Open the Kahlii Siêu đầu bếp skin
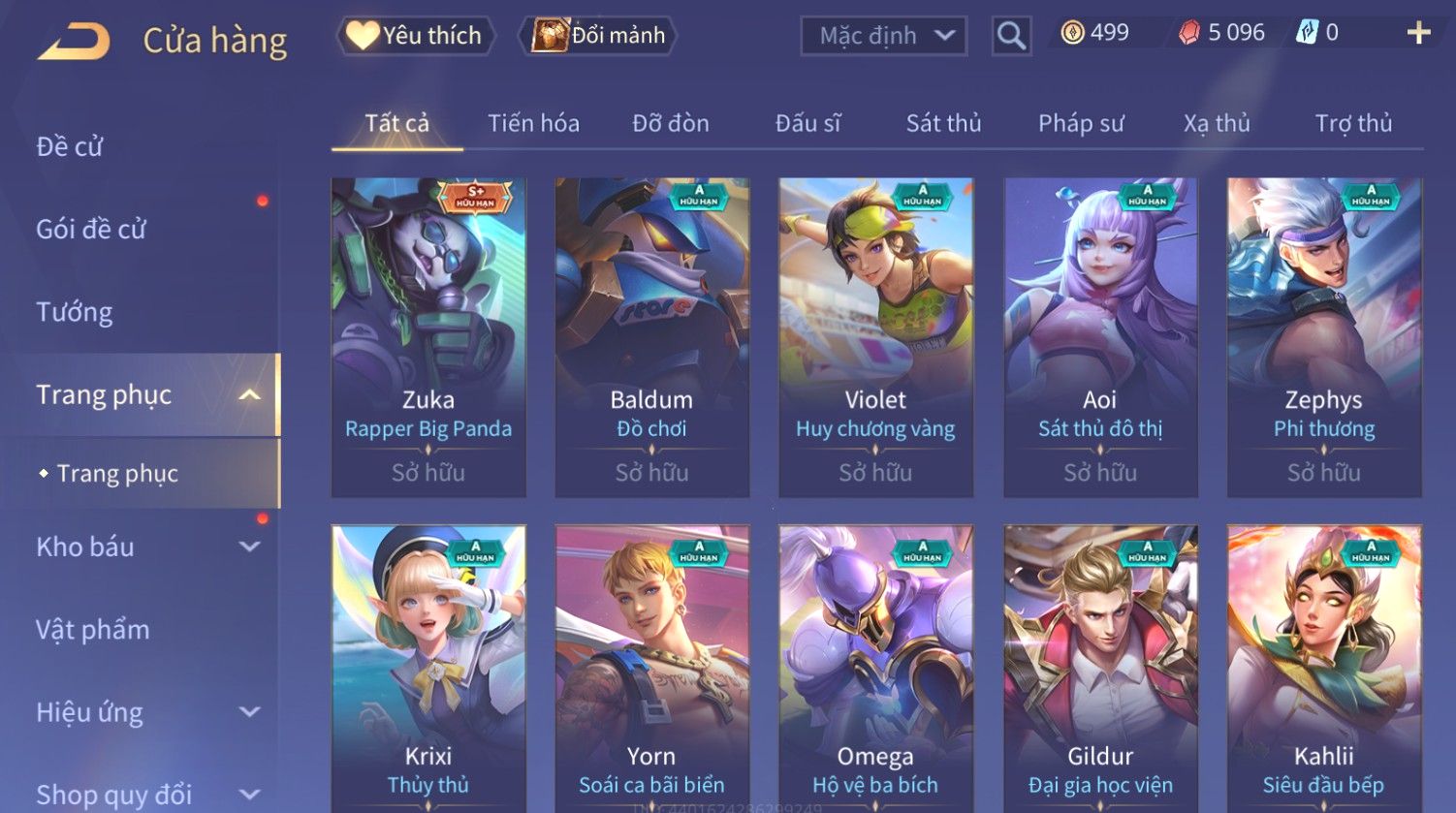1456x813 pixels. pyautogui.click(x=1323, y=669)
